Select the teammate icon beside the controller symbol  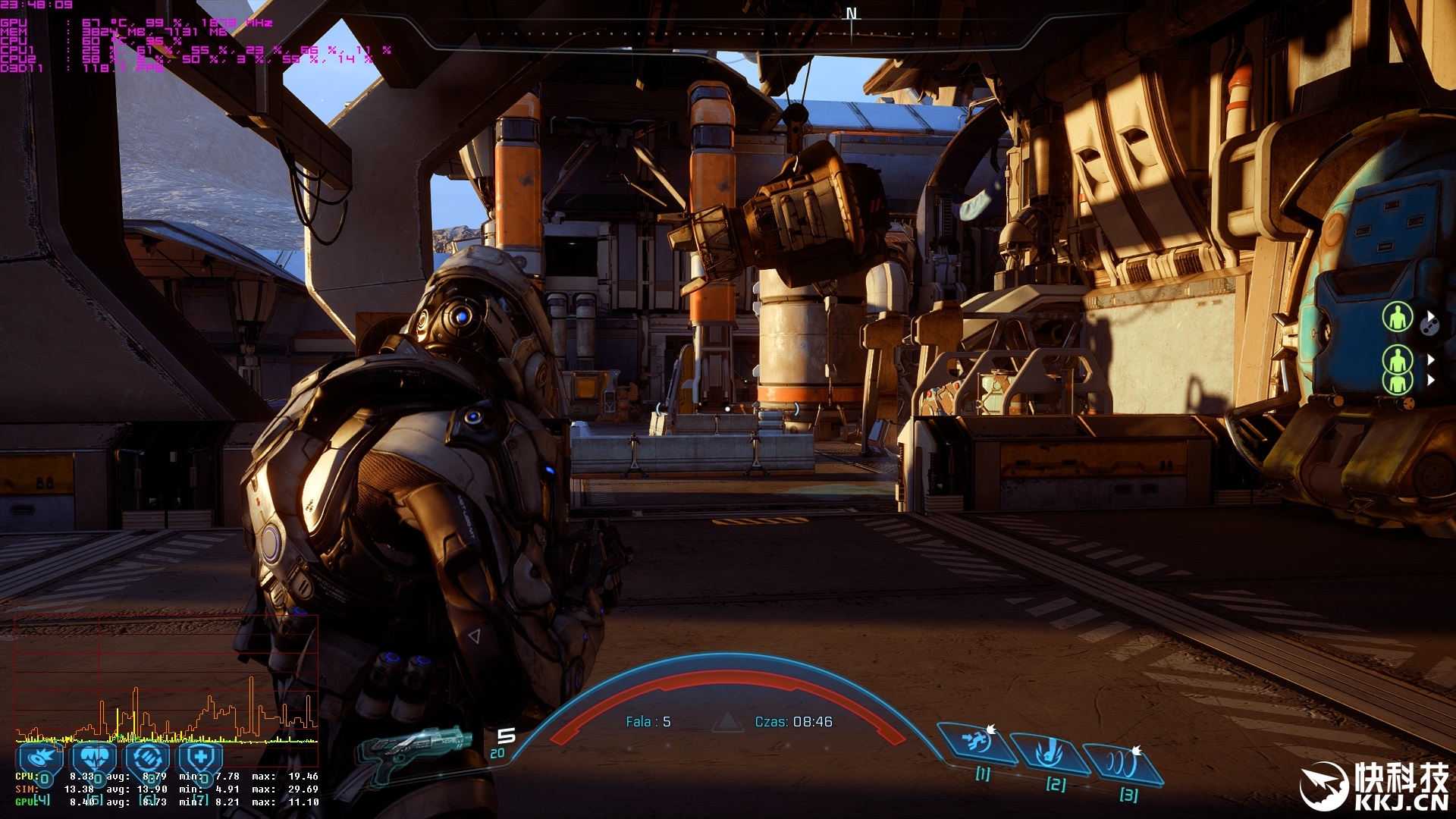point(1398,317)
